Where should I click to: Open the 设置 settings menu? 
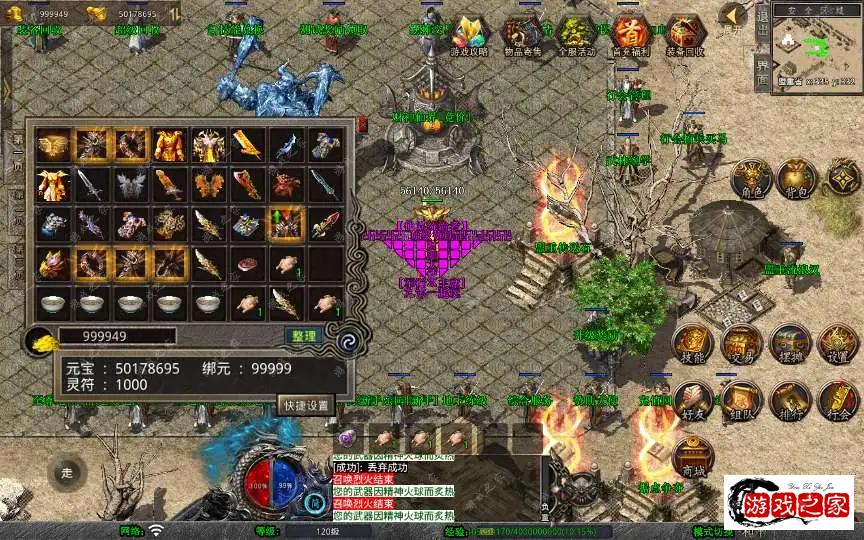838,343
